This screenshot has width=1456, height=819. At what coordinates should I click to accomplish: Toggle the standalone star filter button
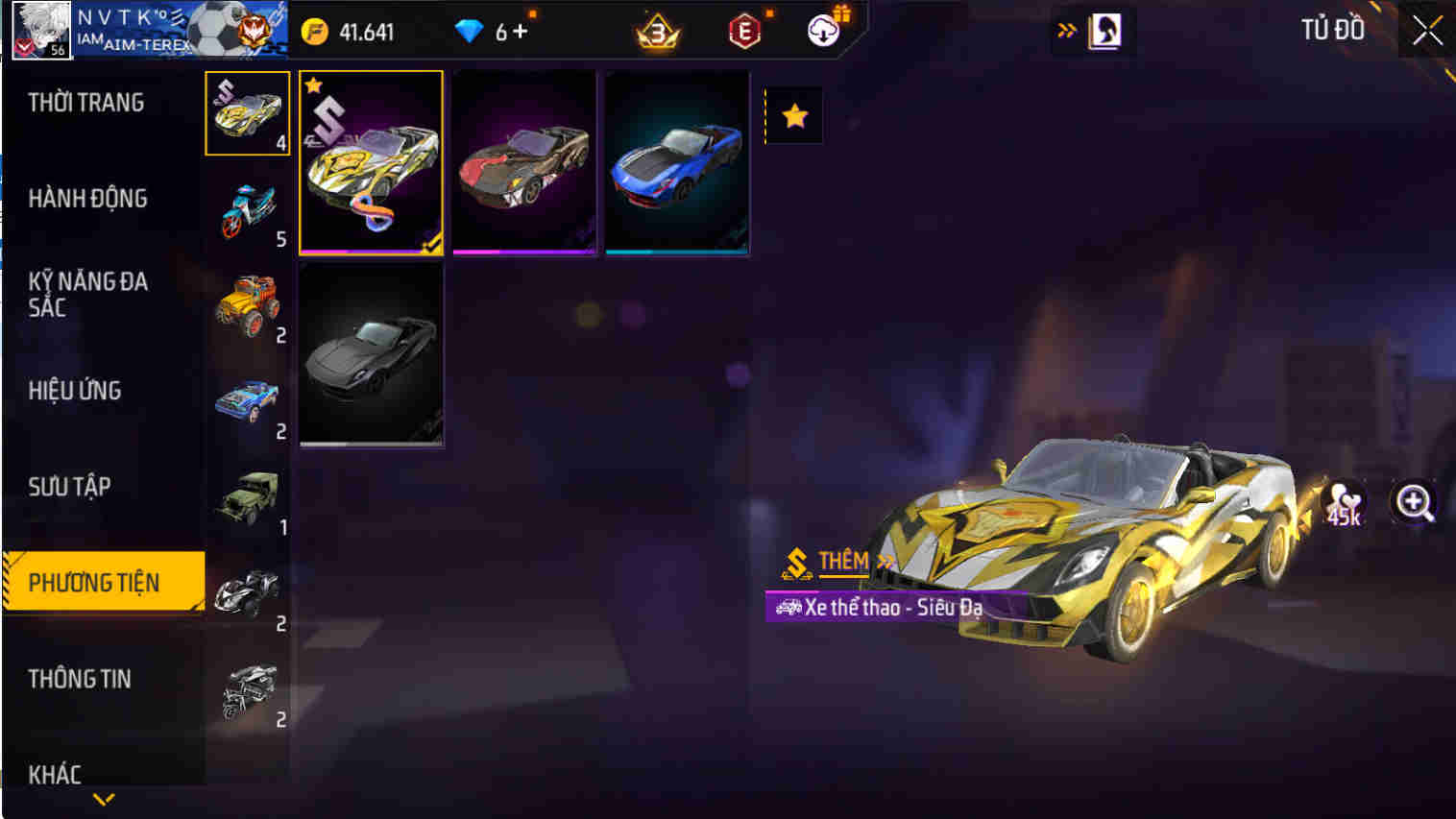click(793, 114)
